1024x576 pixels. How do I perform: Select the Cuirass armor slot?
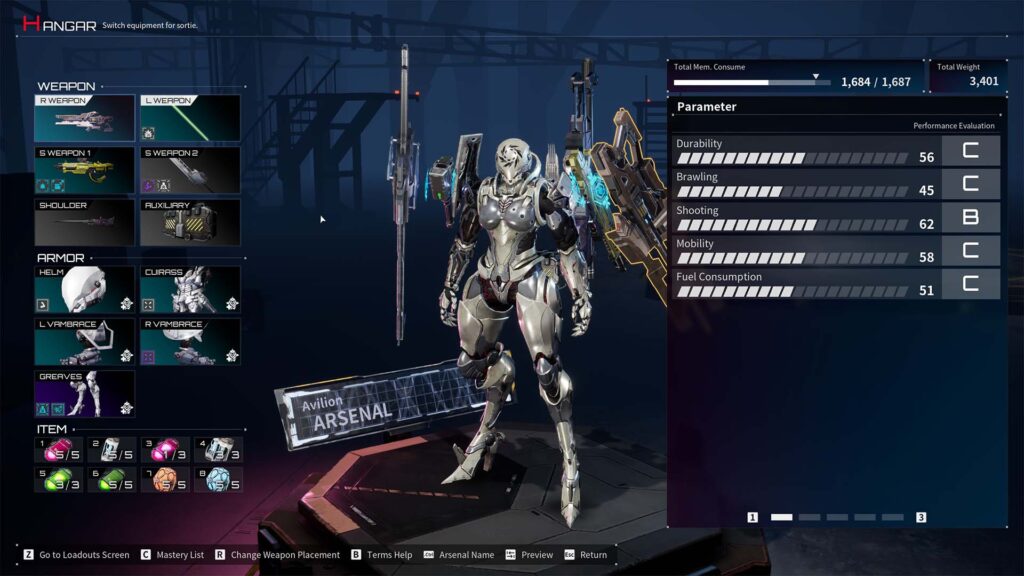point(190,289)
